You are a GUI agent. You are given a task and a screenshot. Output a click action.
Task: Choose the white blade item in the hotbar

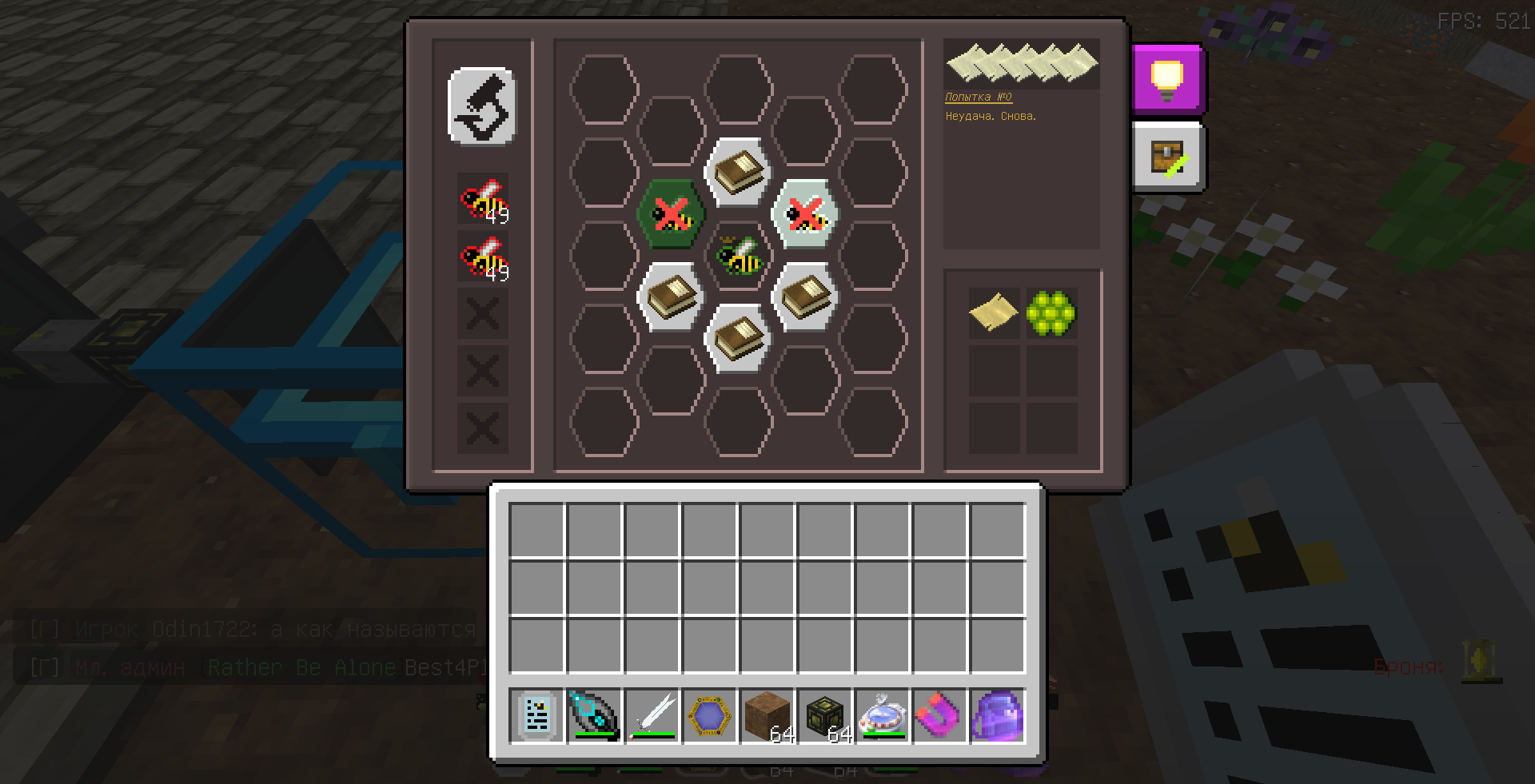click(x=652, y=715)
